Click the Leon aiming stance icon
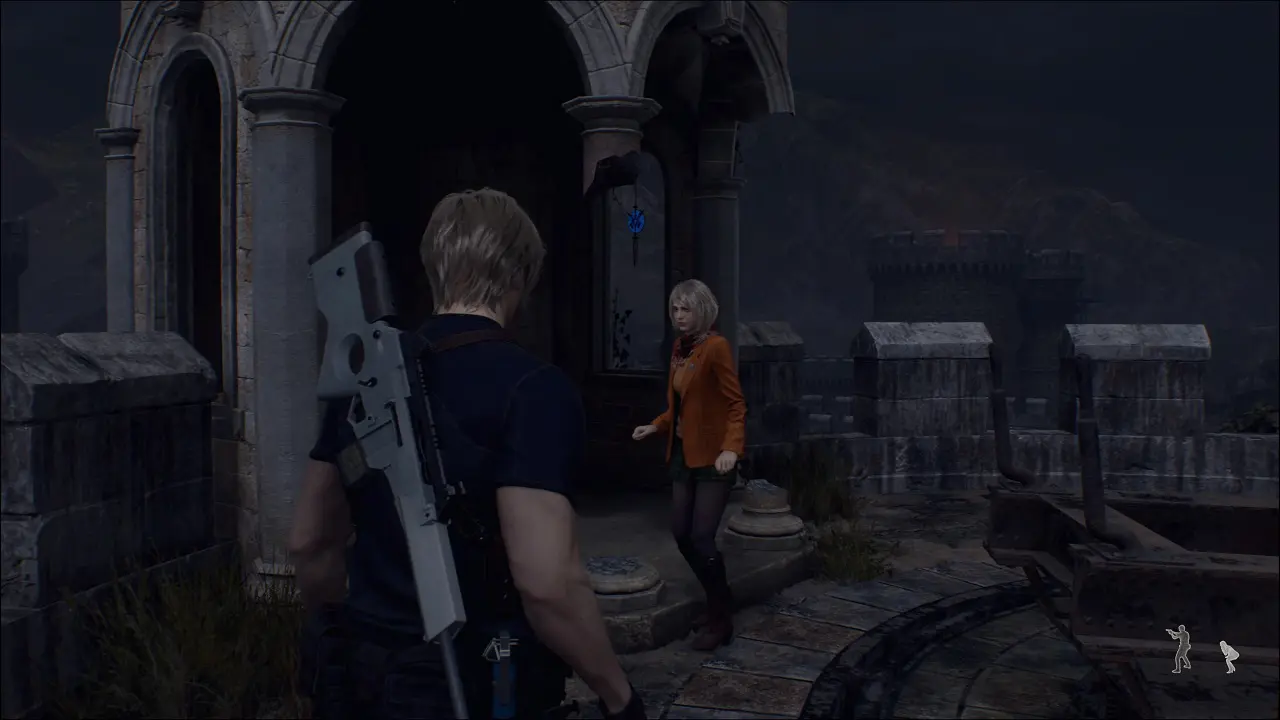Viewport: 1280px width, 720px height. [1181, 648]
